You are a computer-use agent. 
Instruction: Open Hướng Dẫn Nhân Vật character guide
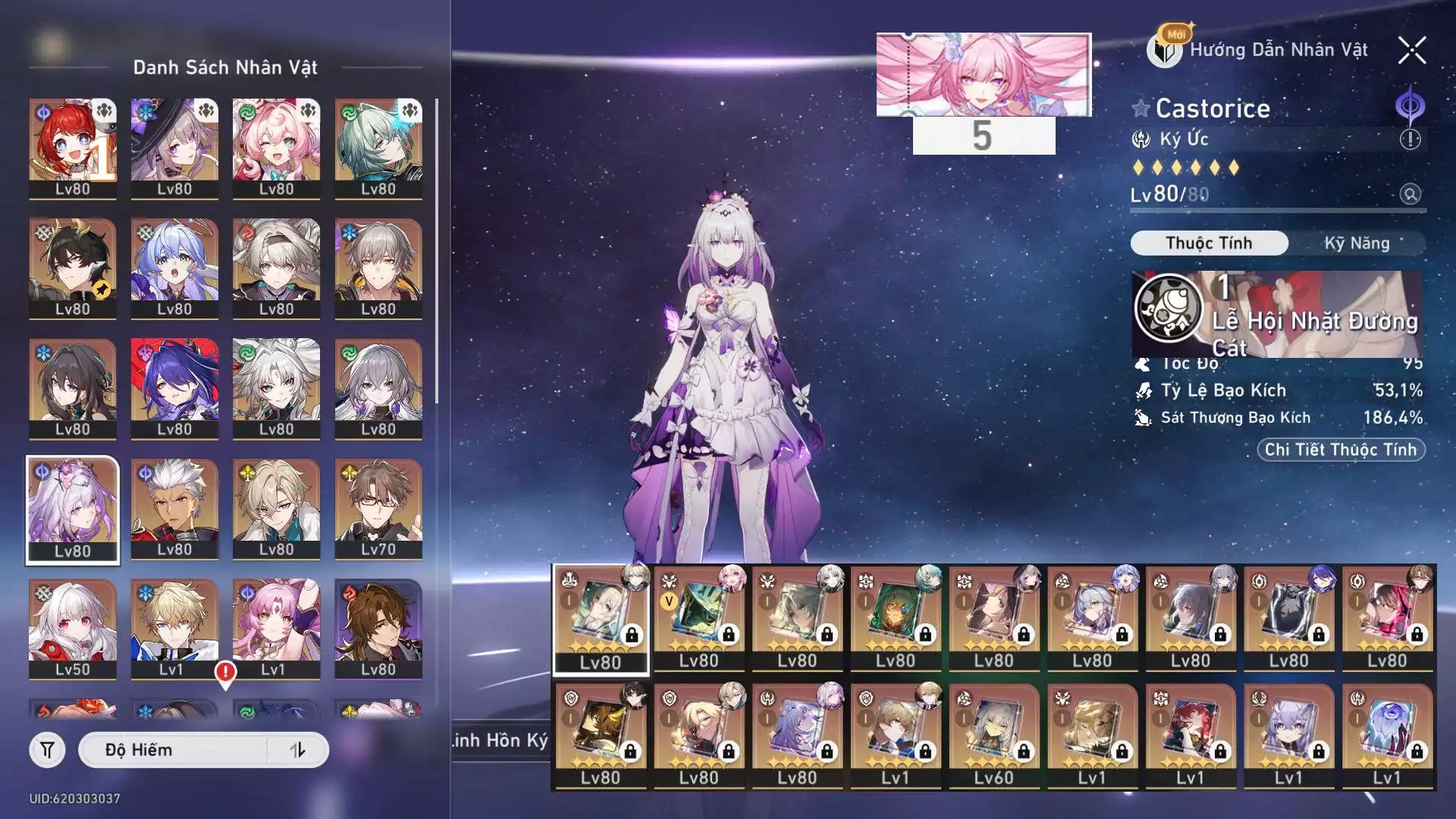pos(1260,50)
